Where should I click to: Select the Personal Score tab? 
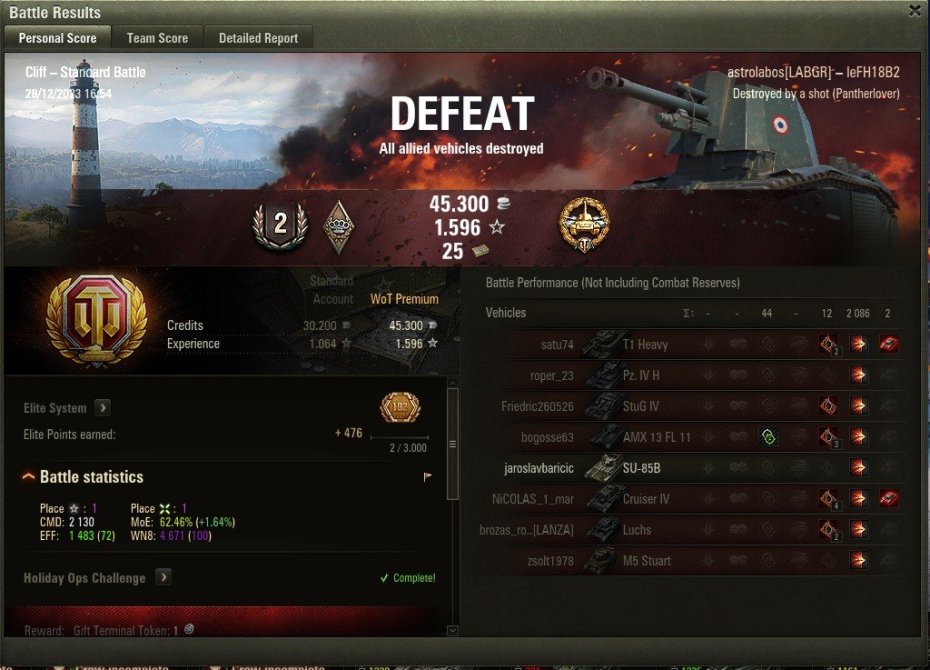[x=58, y=38]
